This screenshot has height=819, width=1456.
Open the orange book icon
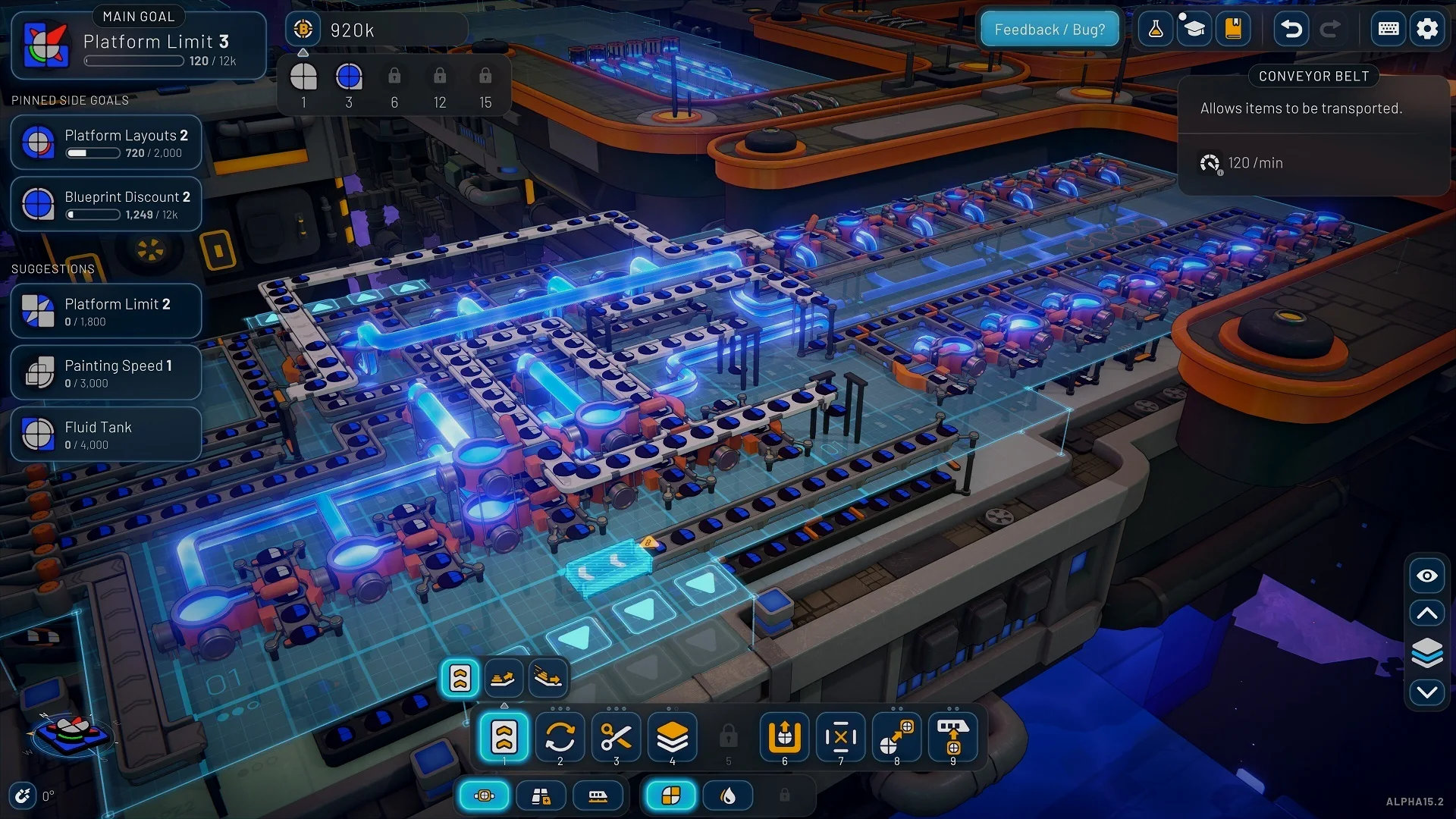click(x=1233, y=30)
